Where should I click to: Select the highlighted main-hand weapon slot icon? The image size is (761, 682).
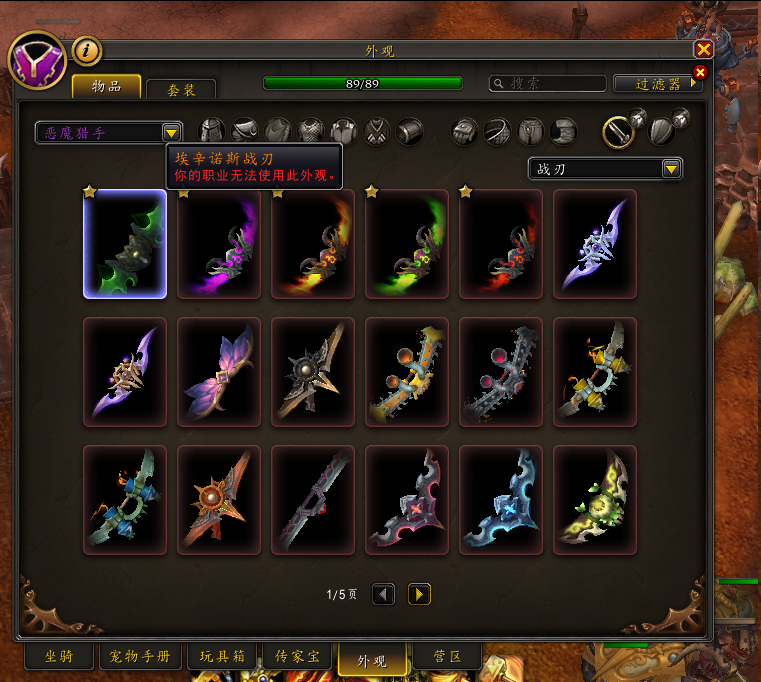[618, 130]
